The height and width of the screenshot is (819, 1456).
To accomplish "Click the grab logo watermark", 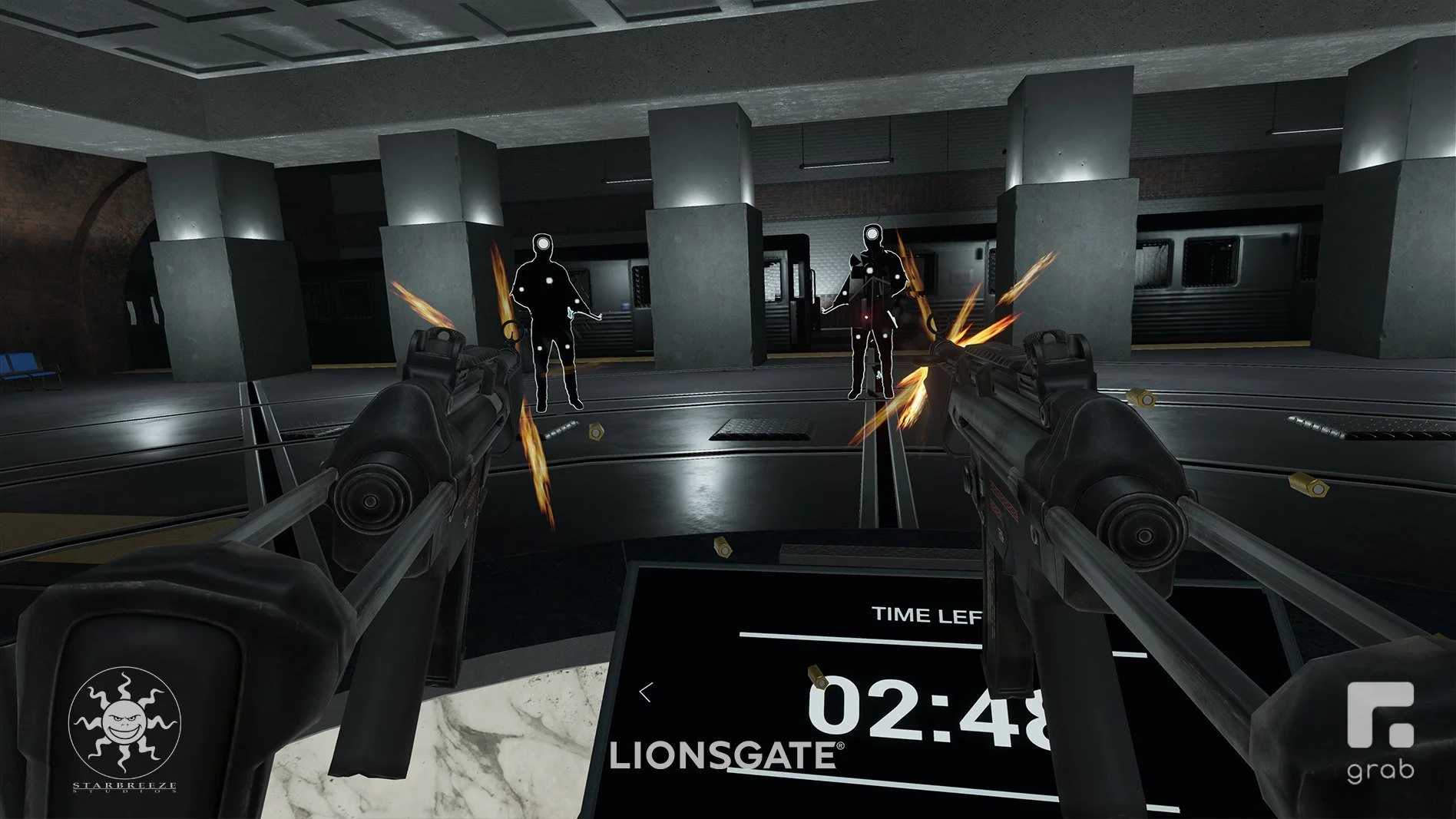I will point(1380,731).
